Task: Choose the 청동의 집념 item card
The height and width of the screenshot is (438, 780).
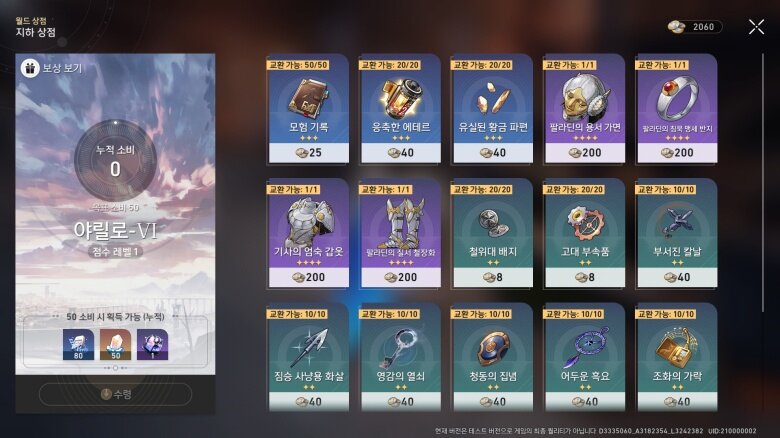Action: coord(491,357)
